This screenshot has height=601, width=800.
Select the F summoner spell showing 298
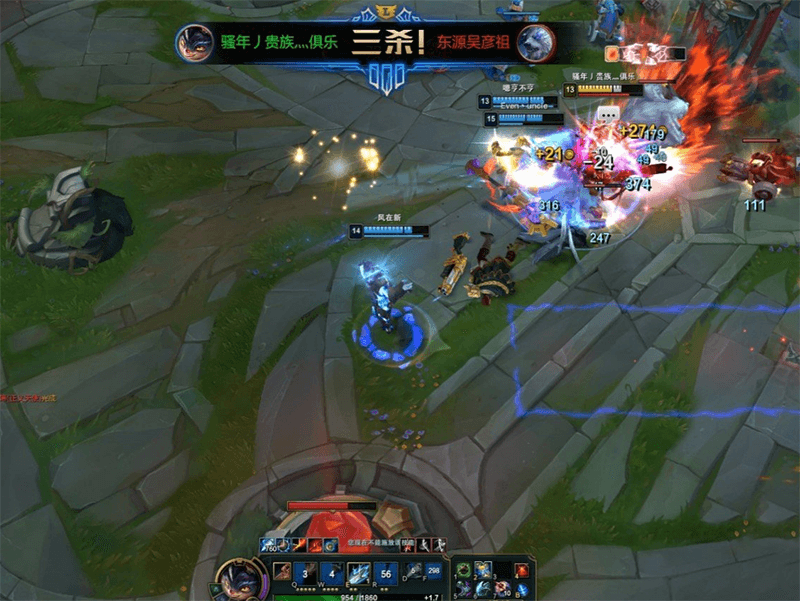pos(434,572)
